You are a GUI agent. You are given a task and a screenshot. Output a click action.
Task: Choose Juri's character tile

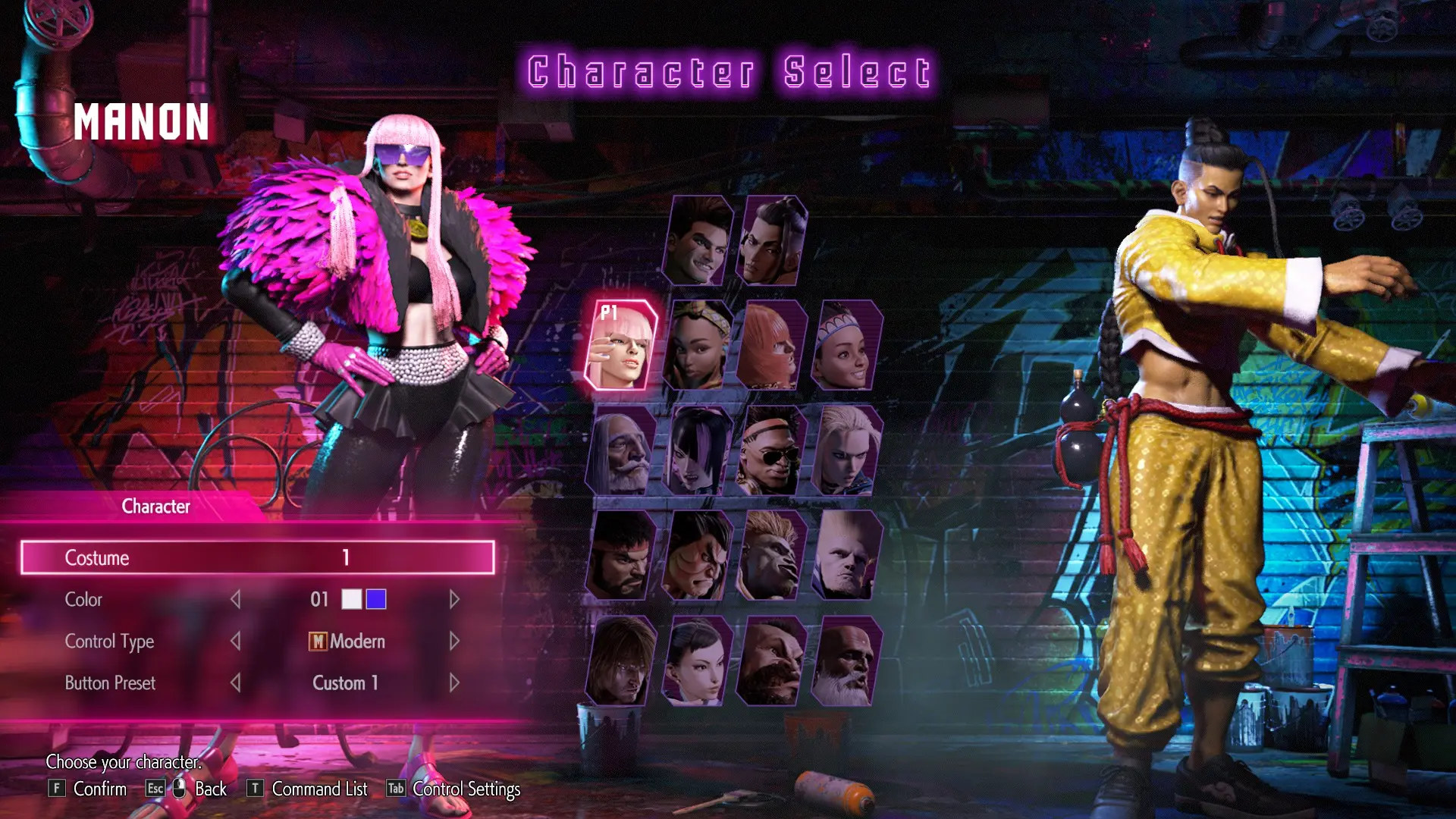pyautogui.click(x=698, y=451)
